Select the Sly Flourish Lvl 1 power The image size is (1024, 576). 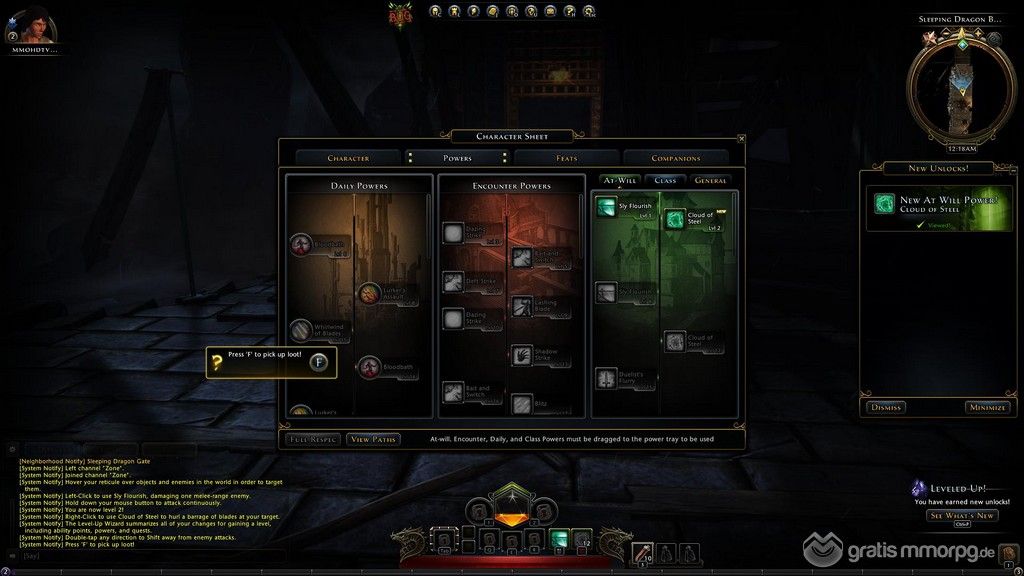tap(606, 206)
